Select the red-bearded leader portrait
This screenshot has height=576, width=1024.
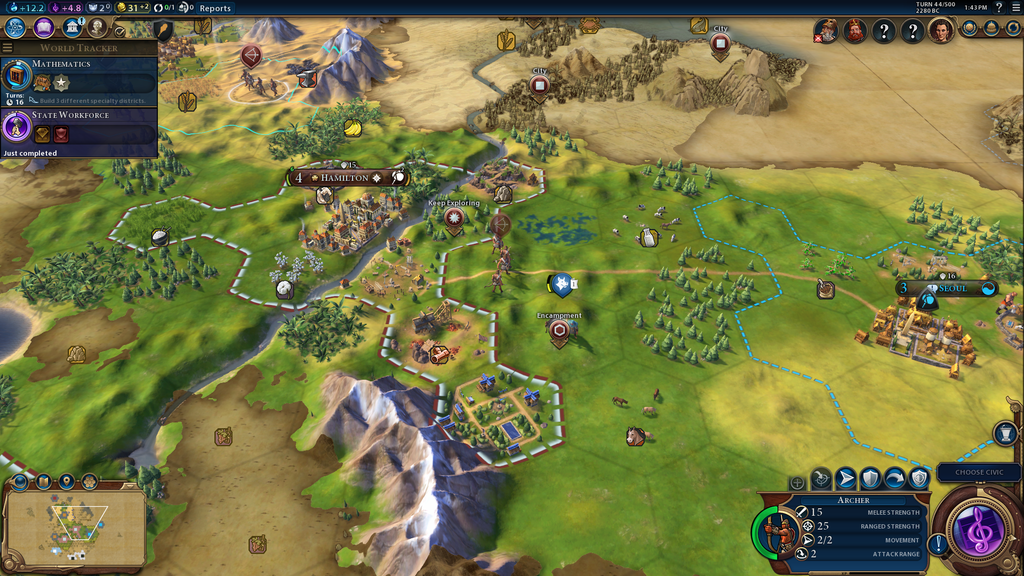click(x=854, y=31)
